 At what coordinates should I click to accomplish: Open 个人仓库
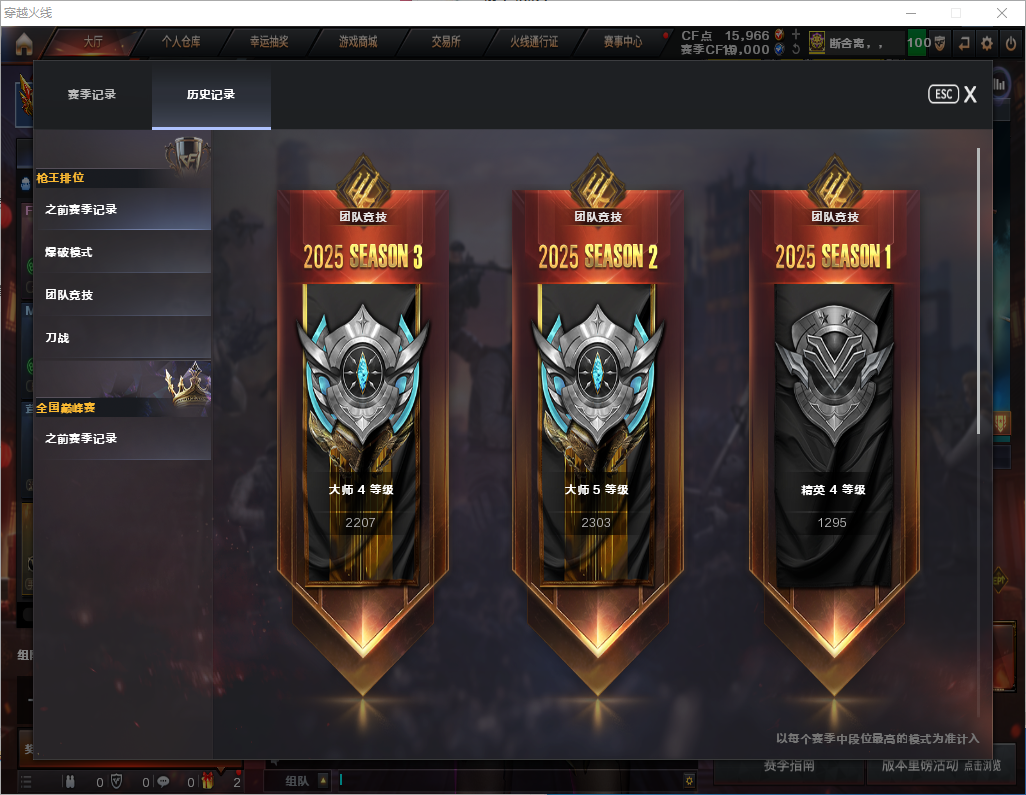pos(181,42)
